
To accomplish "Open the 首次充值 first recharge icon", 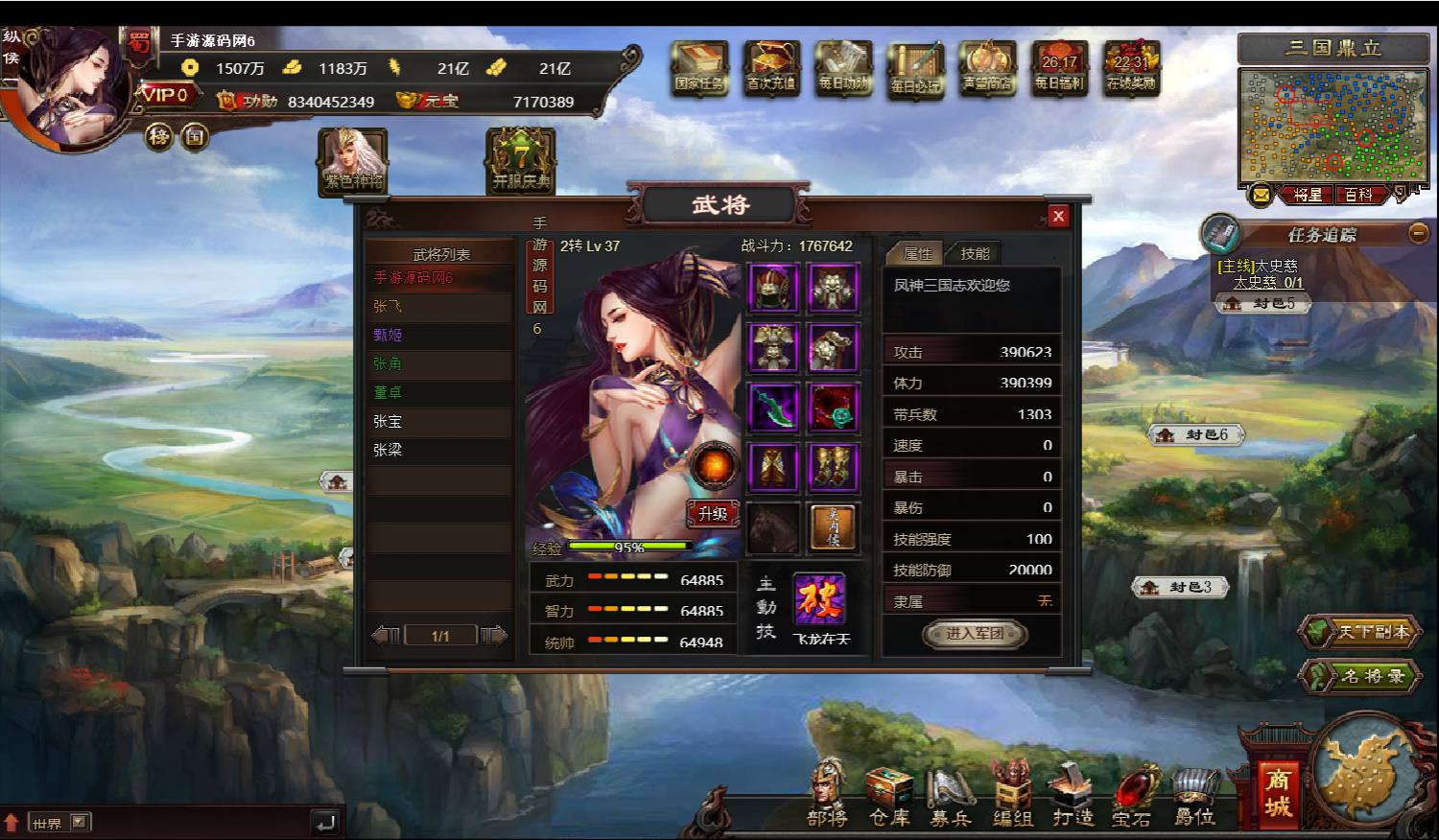I will [x=771, y=67].
